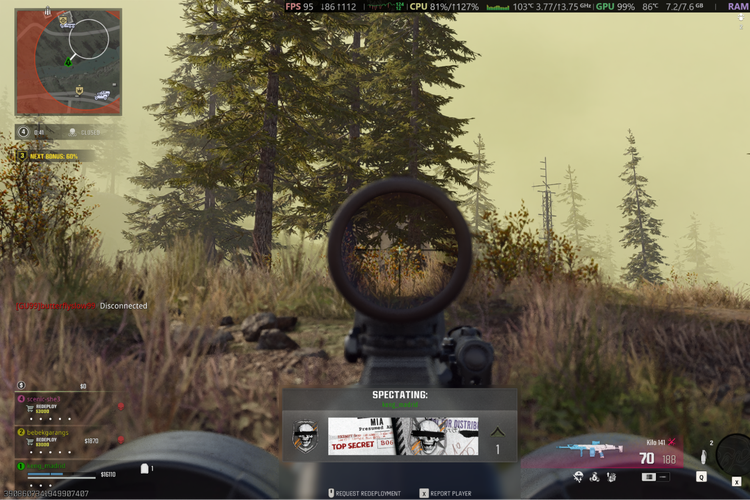Image resolution: width=750 pixels, height=500 pixels.
Task: Open the Top Secret MIA calling card
Action: pyautogui.click(x=403, y=436)
